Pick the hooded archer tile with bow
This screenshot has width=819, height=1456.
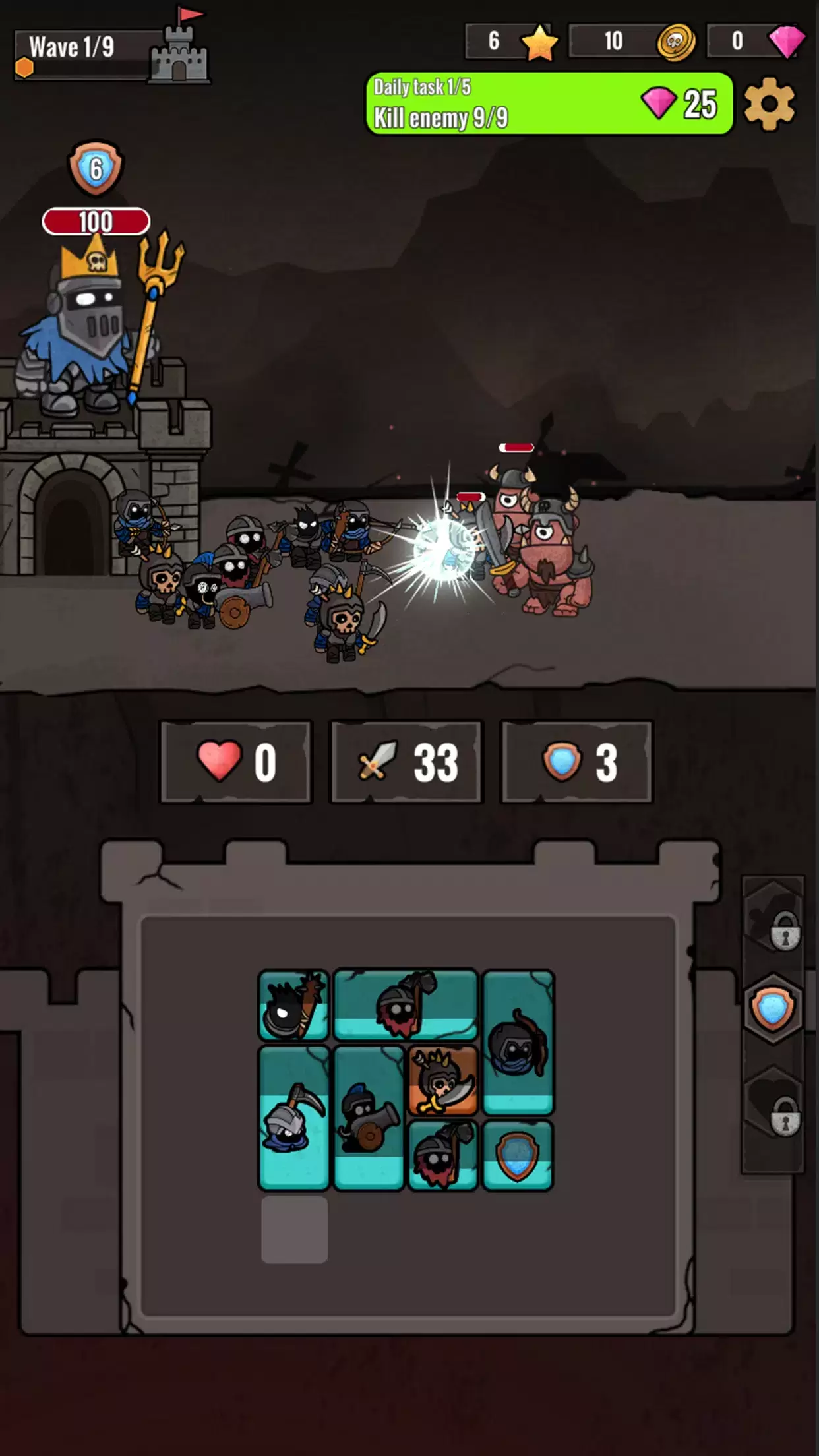tap(518, 1042)
